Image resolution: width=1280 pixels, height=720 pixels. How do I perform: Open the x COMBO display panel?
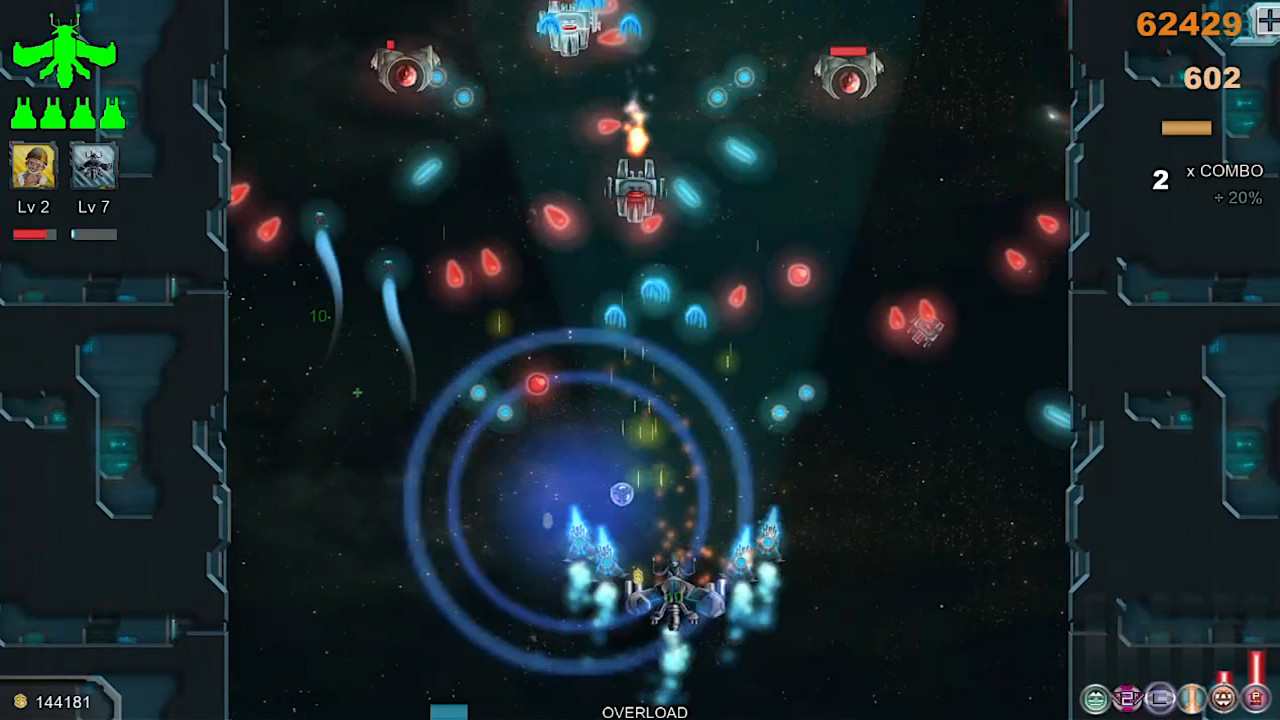[1225, 171]
